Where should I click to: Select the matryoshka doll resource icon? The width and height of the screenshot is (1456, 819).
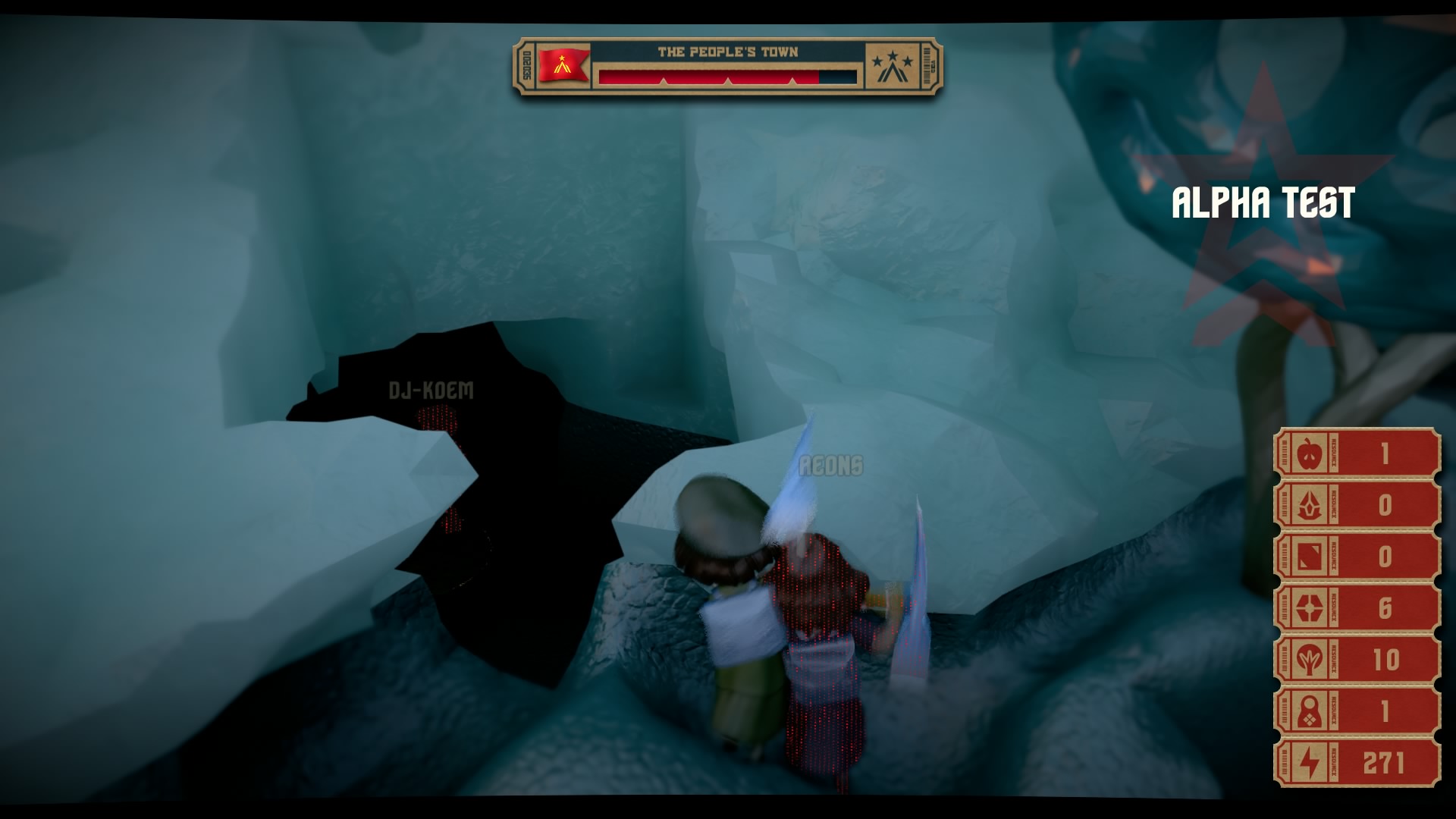coord(1308,711)
